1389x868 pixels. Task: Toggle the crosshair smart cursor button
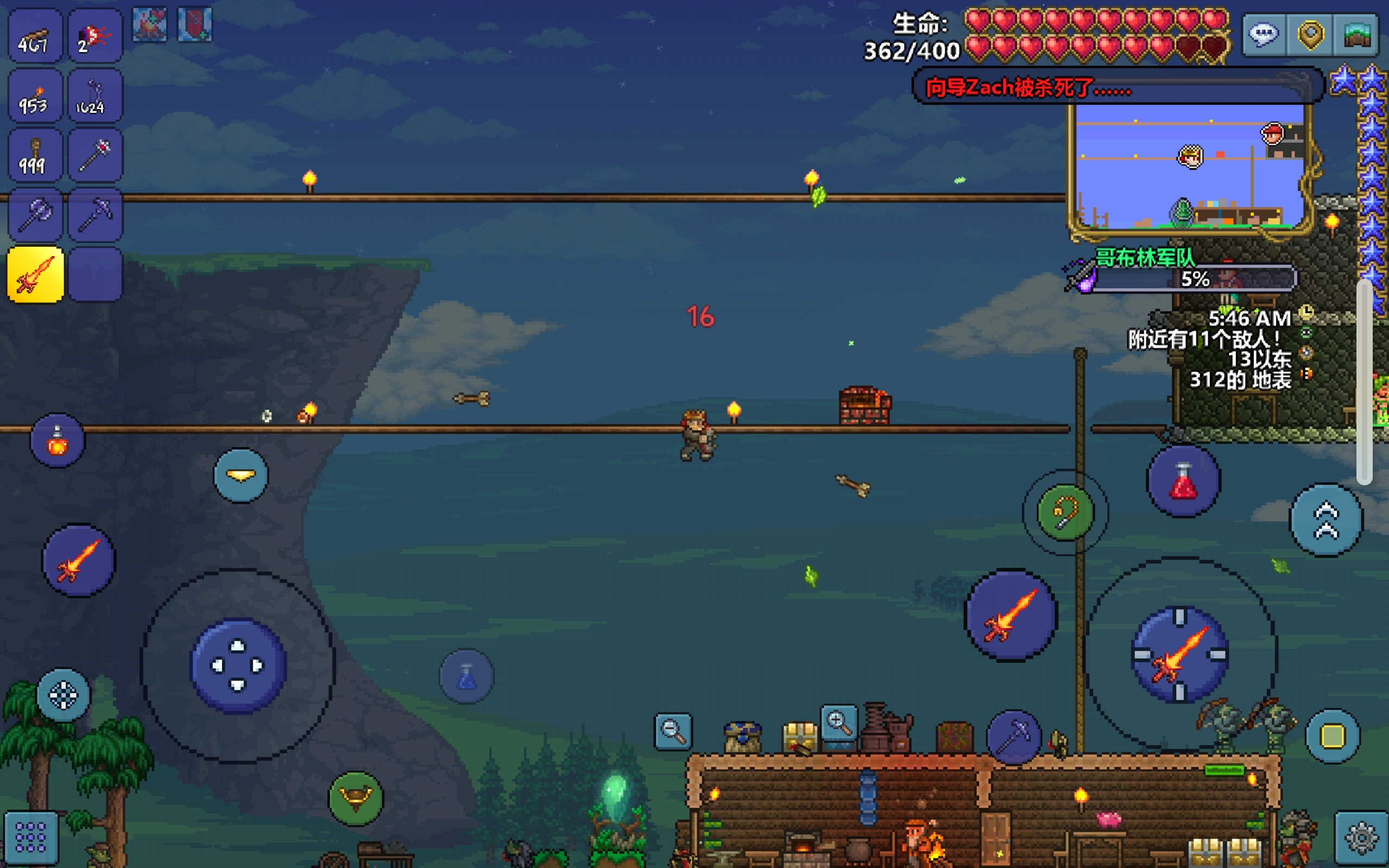tap(63, 695)
